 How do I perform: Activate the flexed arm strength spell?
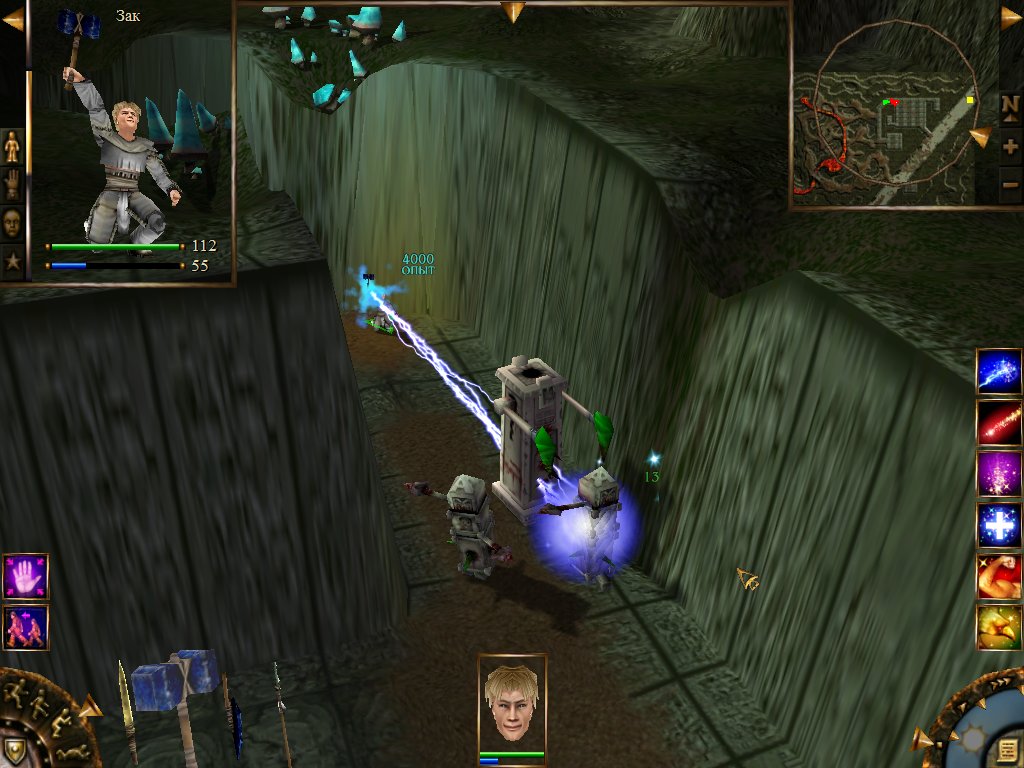999,576
